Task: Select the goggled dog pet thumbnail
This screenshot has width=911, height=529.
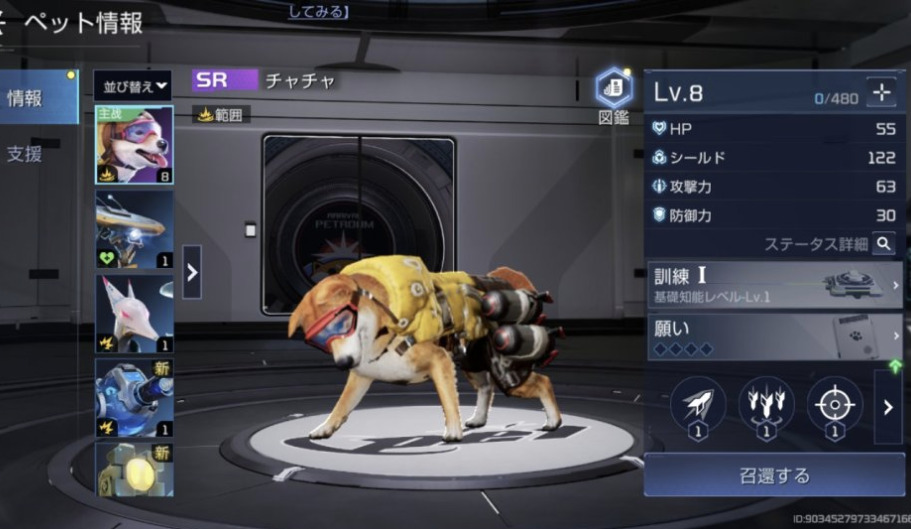Action: pos(134,146)
